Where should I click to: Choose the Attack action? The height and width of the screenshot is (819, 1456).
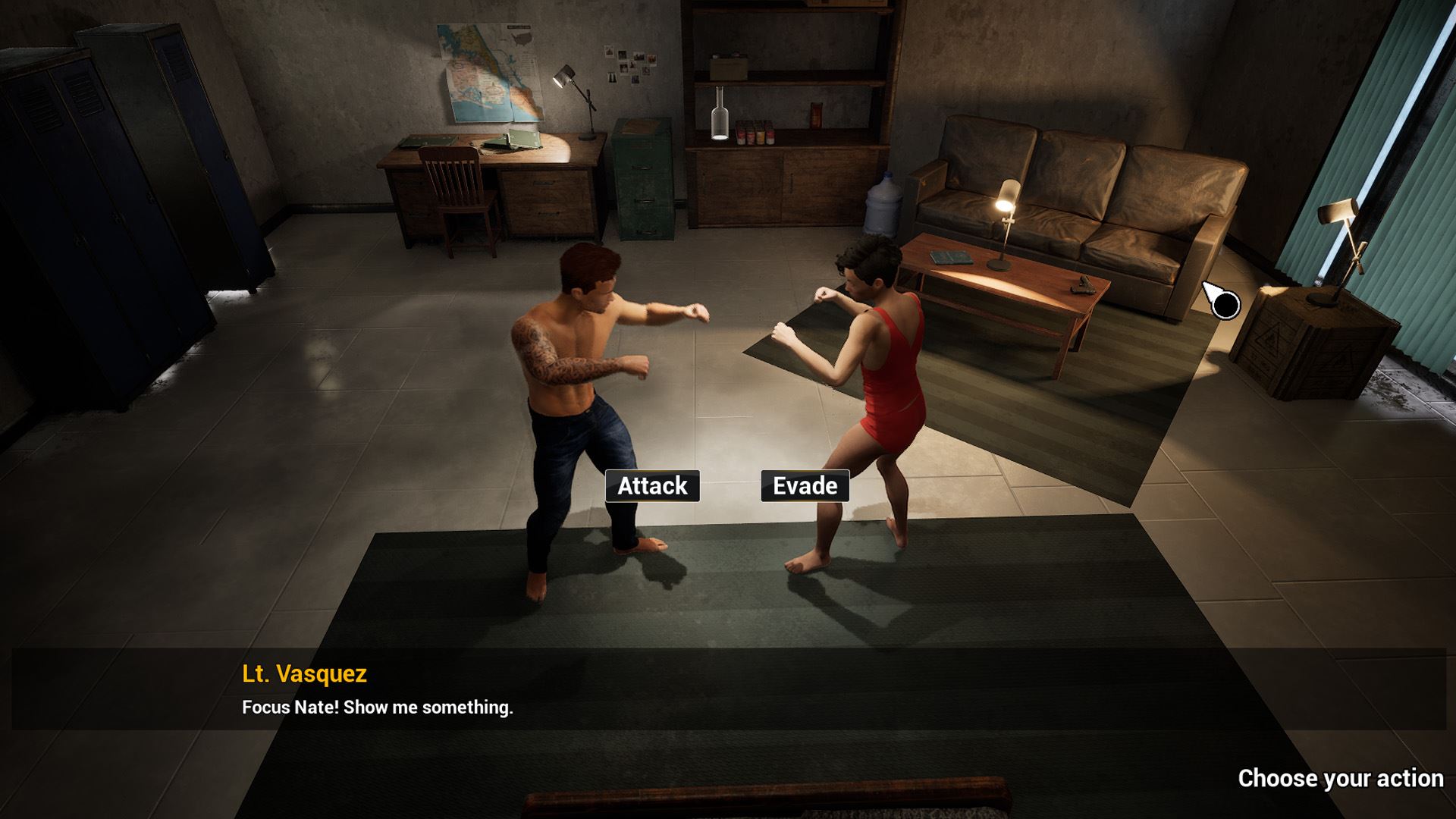pos(652,486)
